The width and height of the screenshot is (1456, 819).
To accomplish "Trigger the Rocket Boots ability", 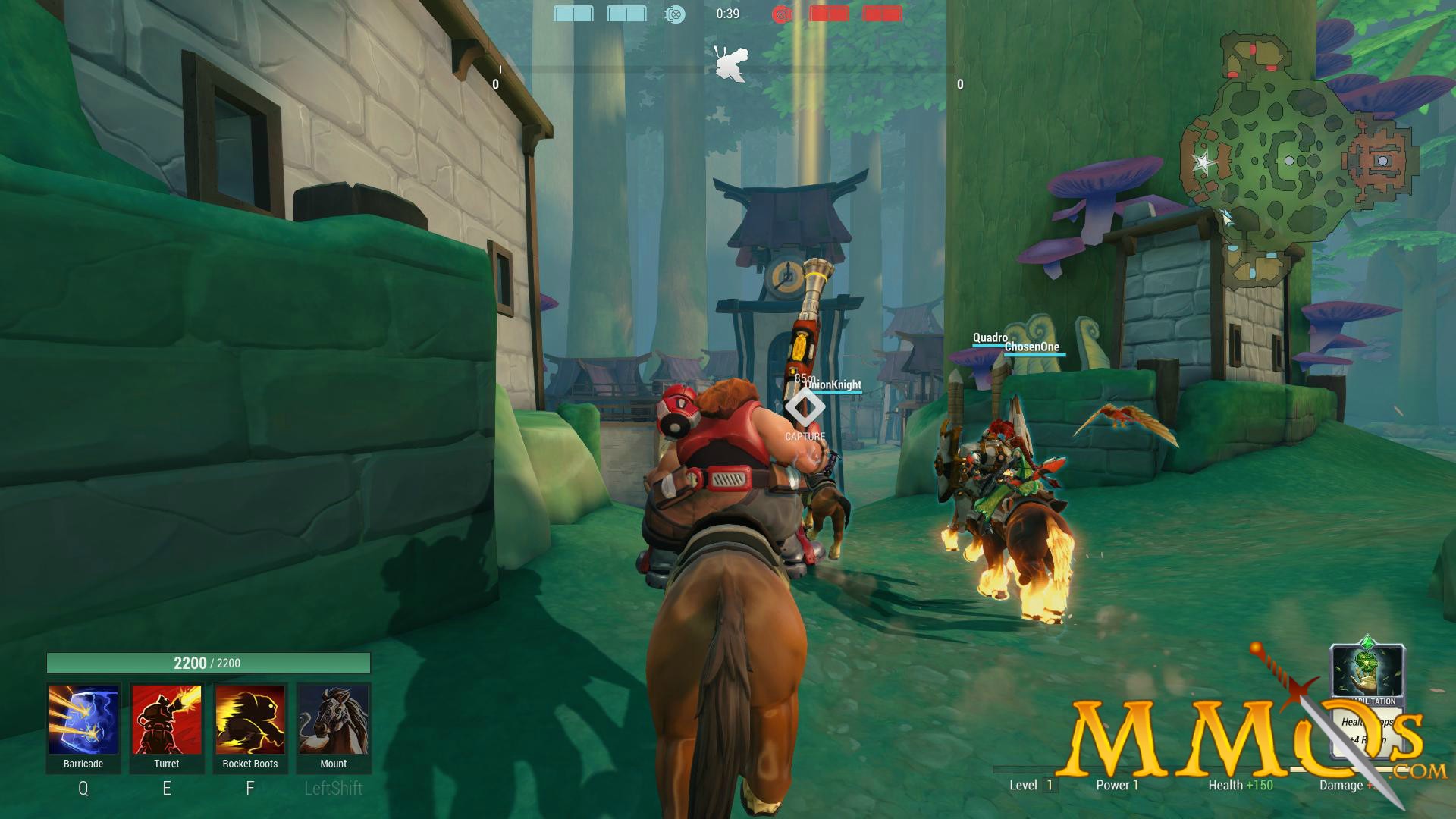I will 250,720.
